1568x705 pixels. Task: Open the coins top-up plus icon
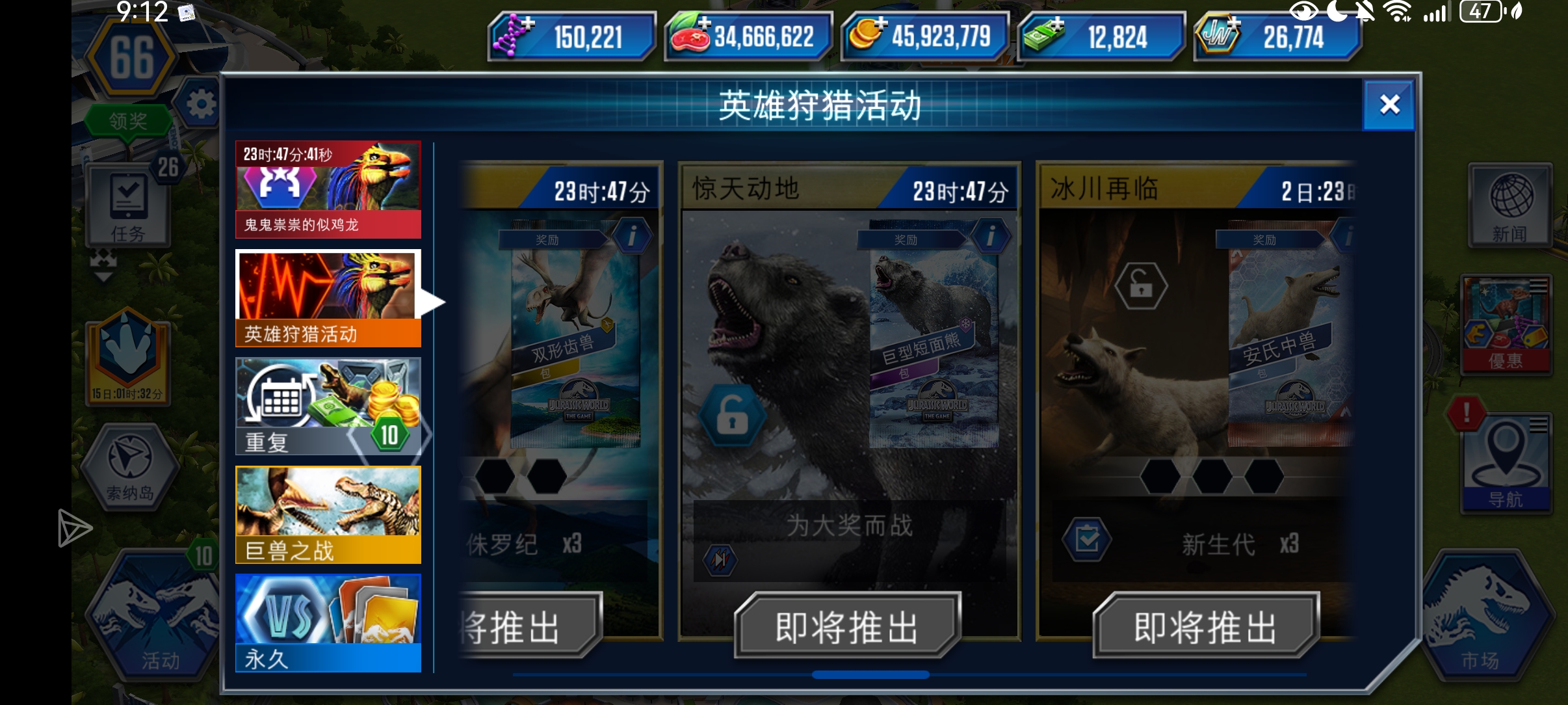click(882, 25)
